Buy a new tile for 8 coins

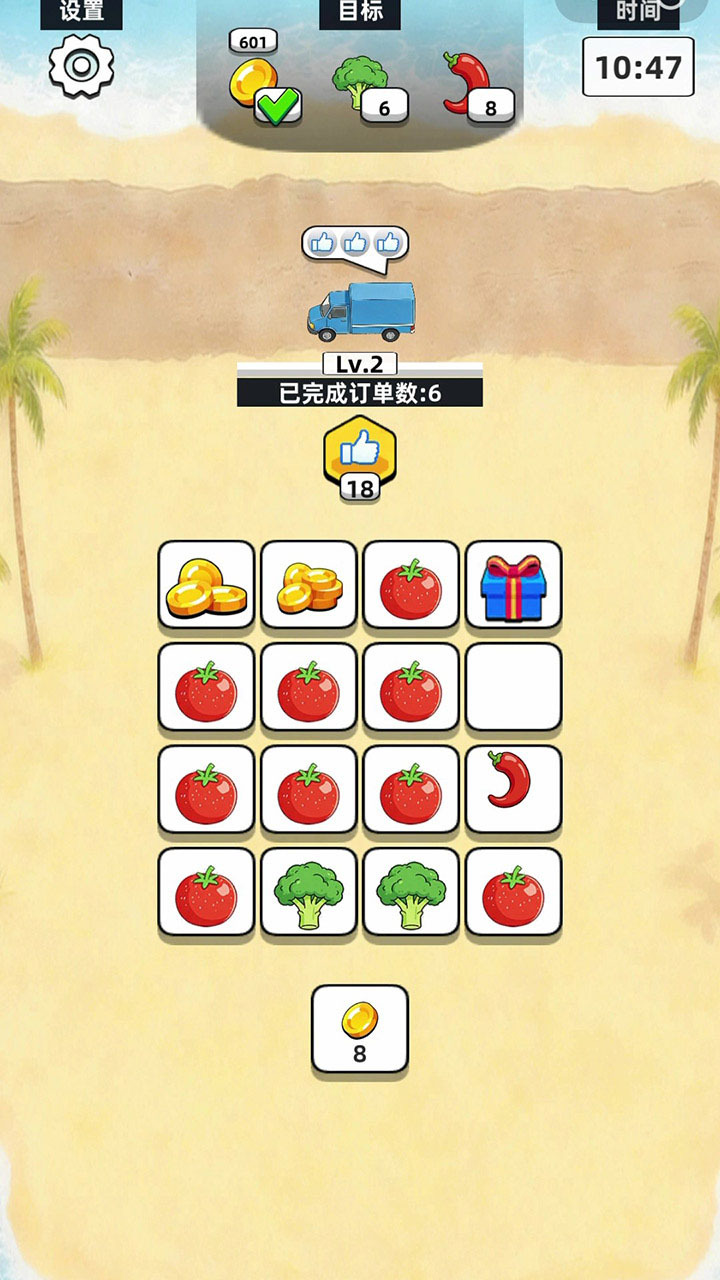click(x=360, y=1029)
